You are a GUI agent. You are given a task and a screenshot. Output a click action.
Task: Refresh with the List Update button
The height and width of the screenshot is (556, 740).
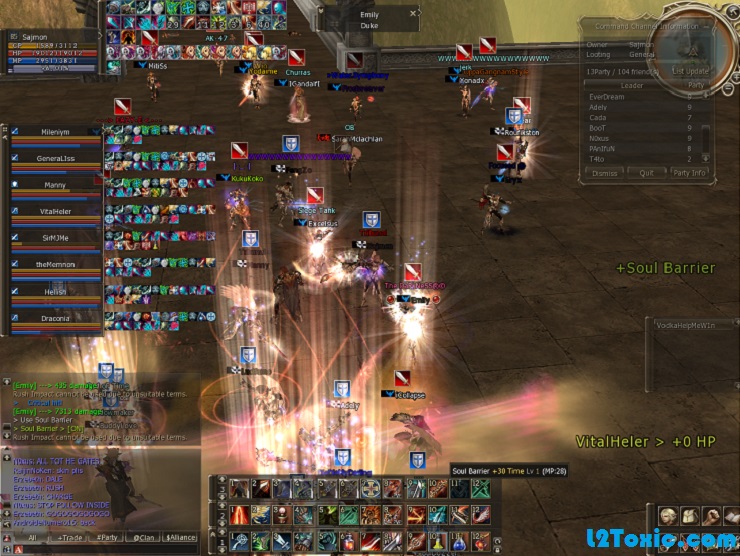point(691,72)
